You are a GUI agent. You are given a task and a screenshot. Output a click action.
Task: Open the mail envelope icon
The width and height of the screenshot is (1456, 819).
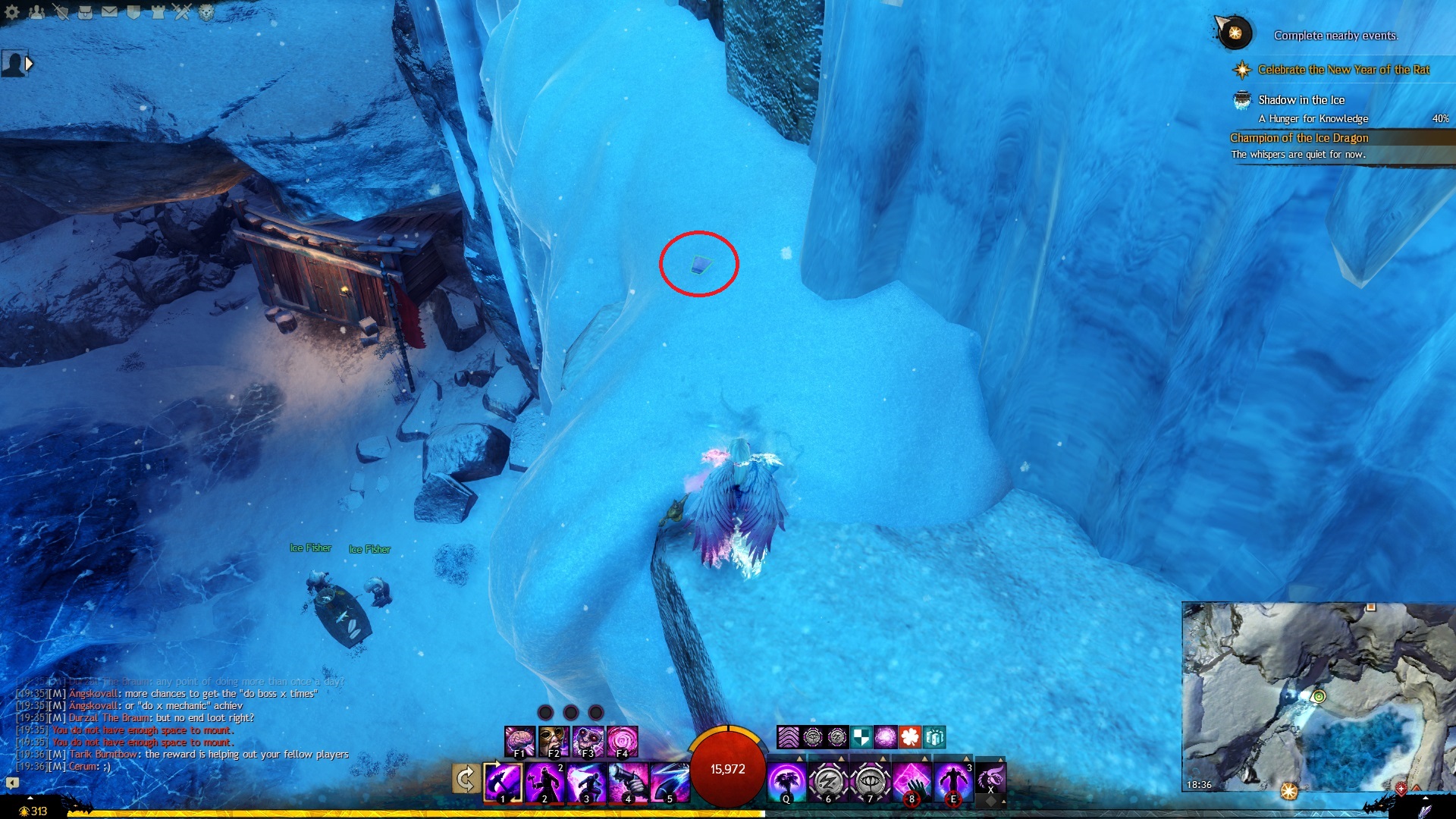pos(109,11)
